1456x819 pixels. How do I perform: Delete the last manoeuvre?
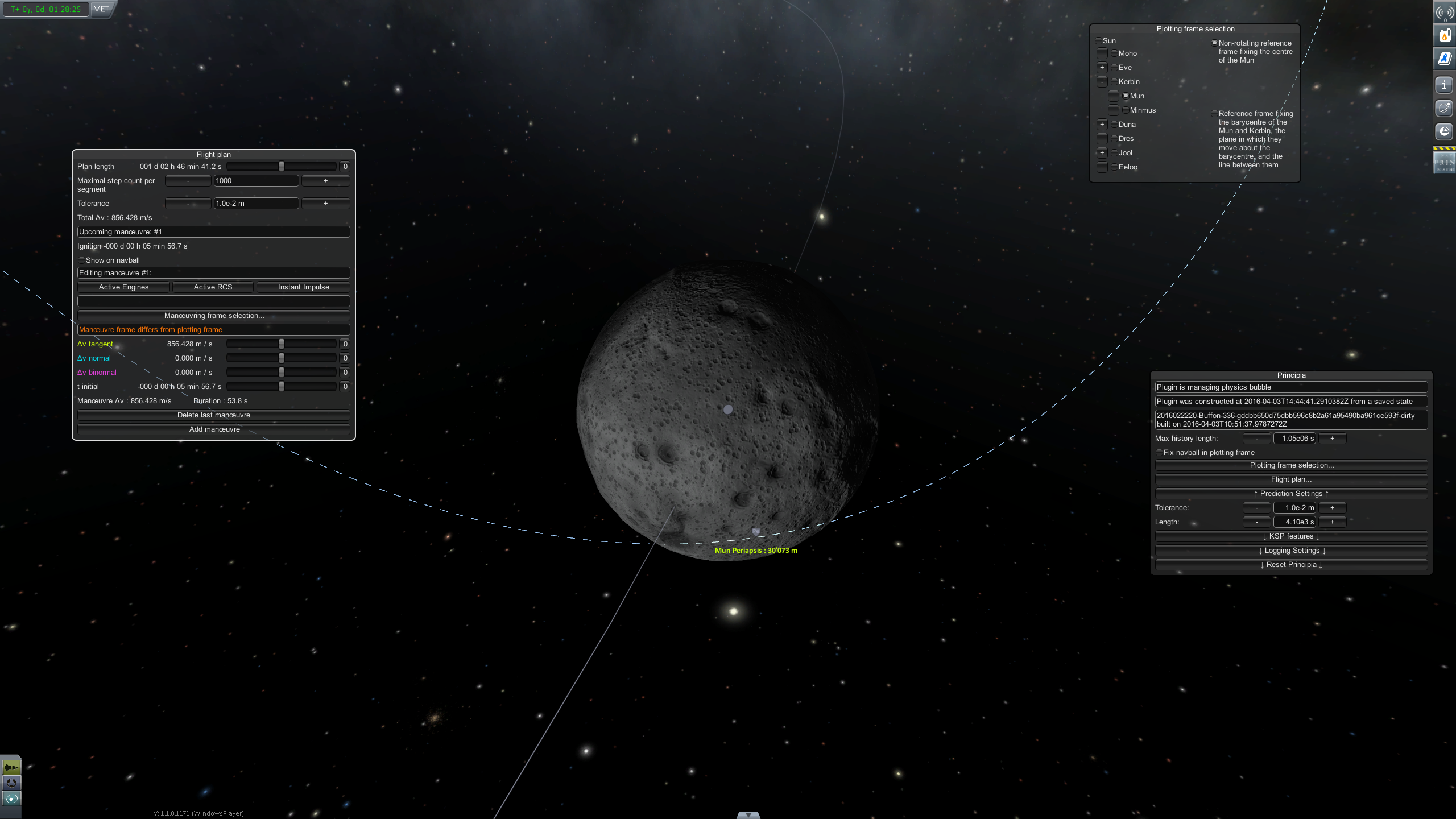214,415
